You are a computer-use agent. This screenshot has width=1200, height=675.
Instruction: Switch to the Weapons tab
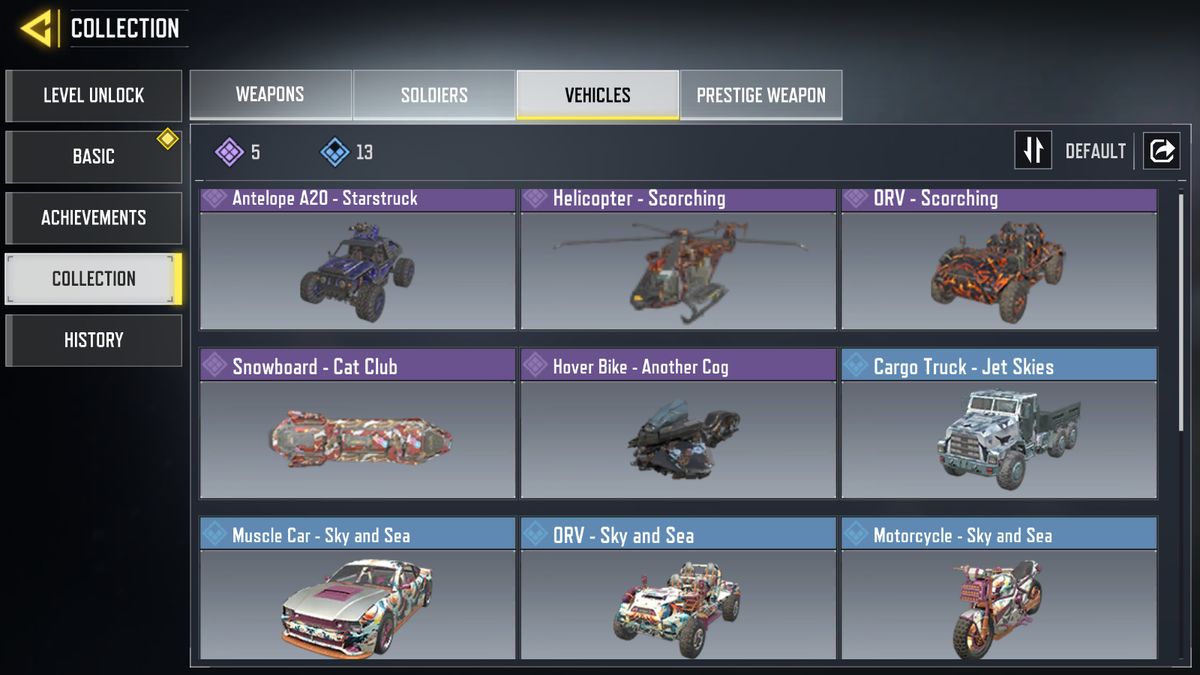[270, 95]
